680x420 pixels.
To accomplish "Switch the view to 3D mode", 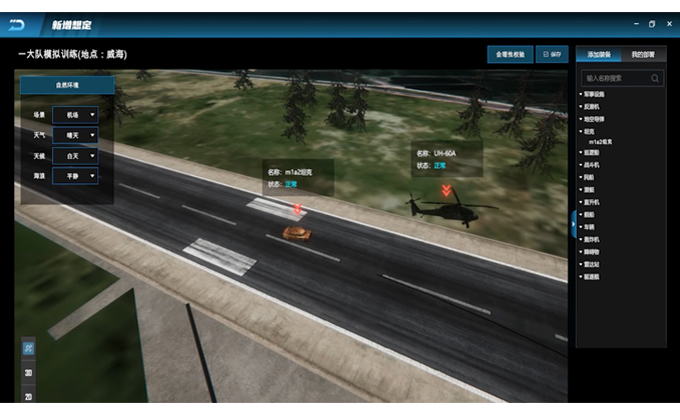I will click(x=29, y=374).
